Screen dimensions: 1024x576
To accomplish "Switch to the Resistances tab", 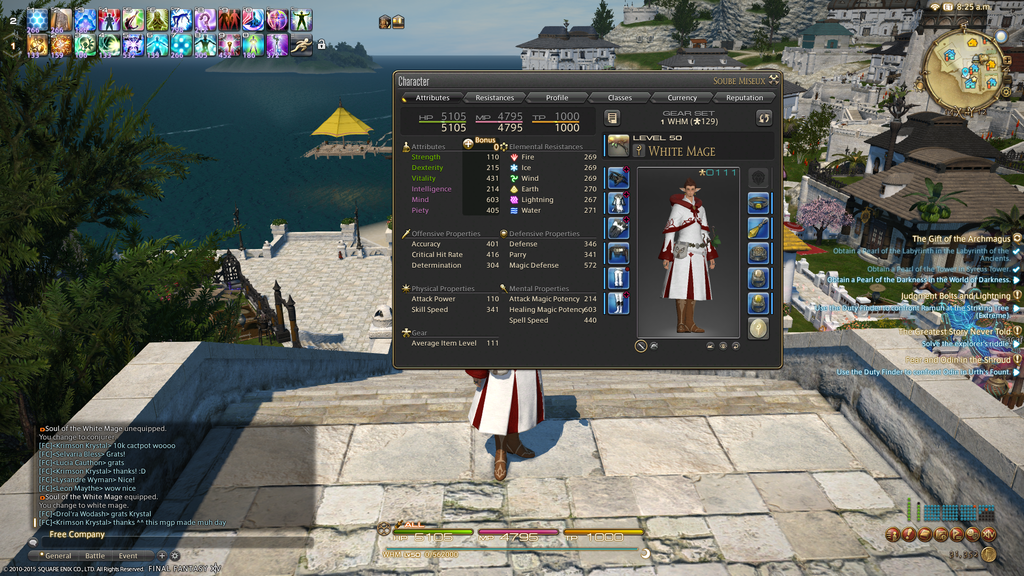I will pos(494,98).
